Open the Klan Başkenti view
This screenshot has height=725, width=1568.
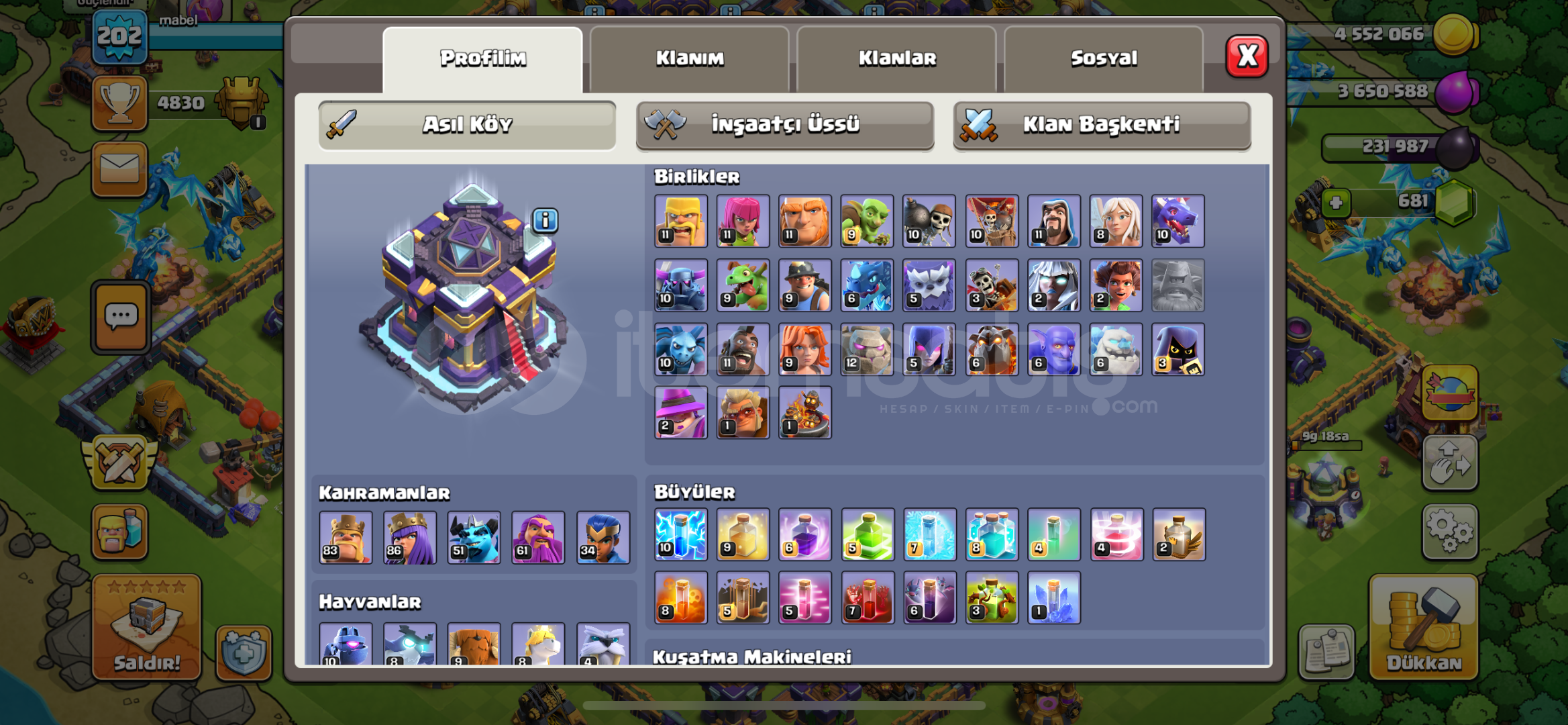tap(1101, 124)
